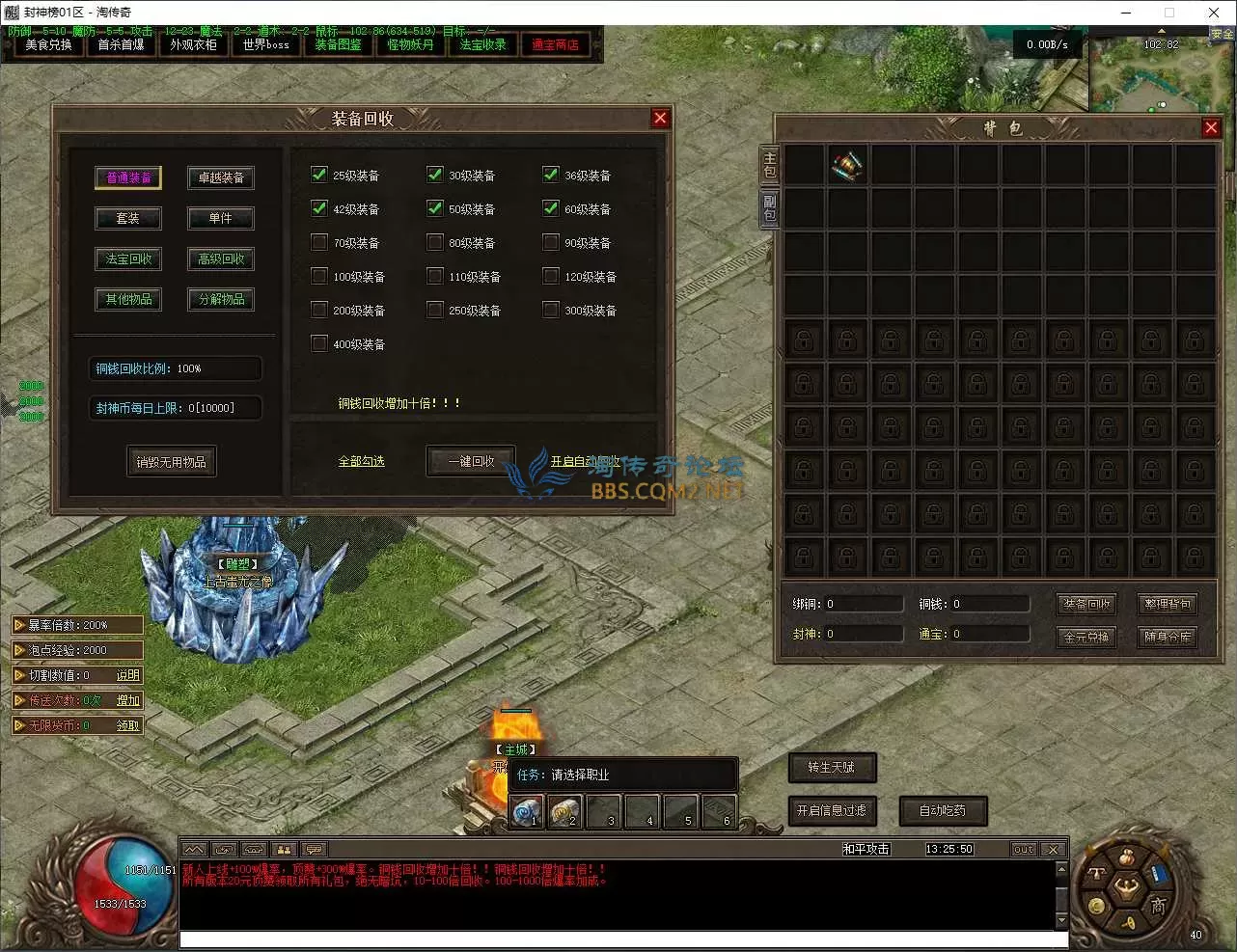1237x952 pixels.
Task: Select the 卓越装备 category
Action: click(221, 177)
